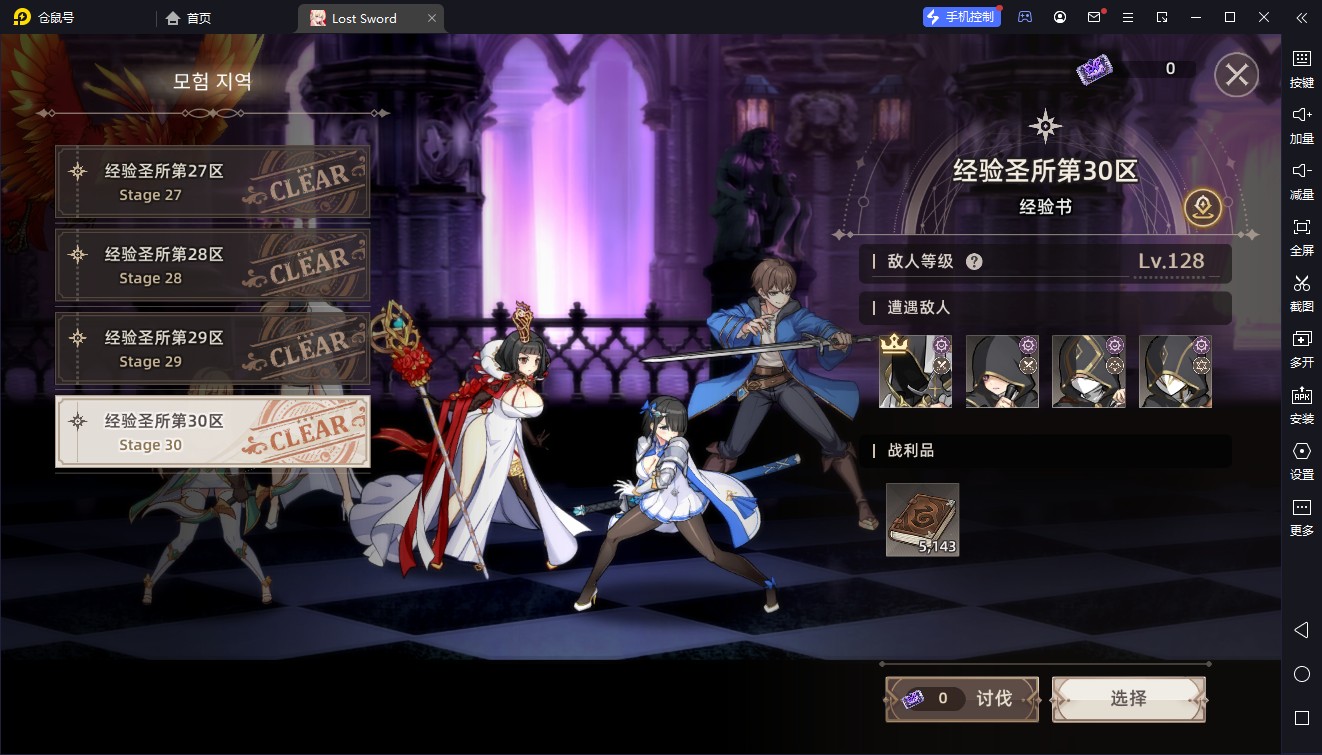Inspect the crowned boss enemy portrait
The height and width of the screenshot is (755, 1322).
(915, 371)
